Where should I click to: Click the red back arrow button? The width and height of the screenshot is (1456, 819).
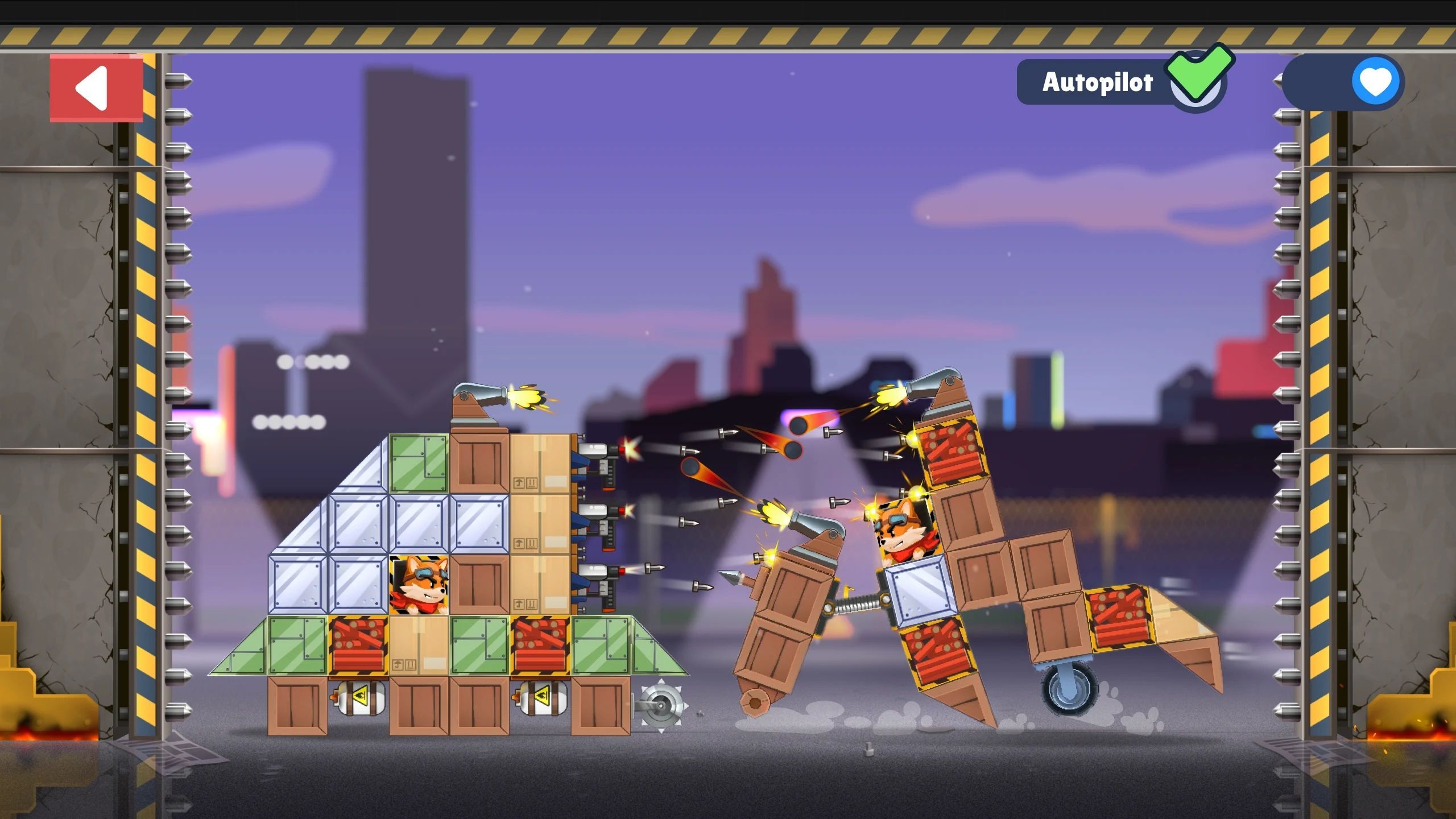pyautogui.click(x=96, y=88)
